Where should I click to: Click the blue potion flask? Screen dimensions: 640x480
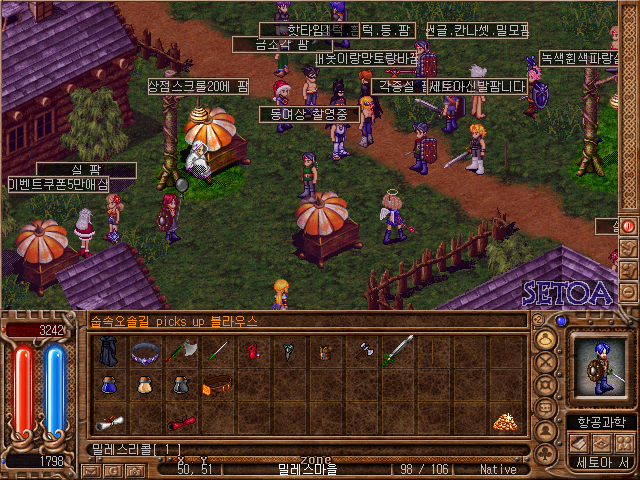coord(109,386)
